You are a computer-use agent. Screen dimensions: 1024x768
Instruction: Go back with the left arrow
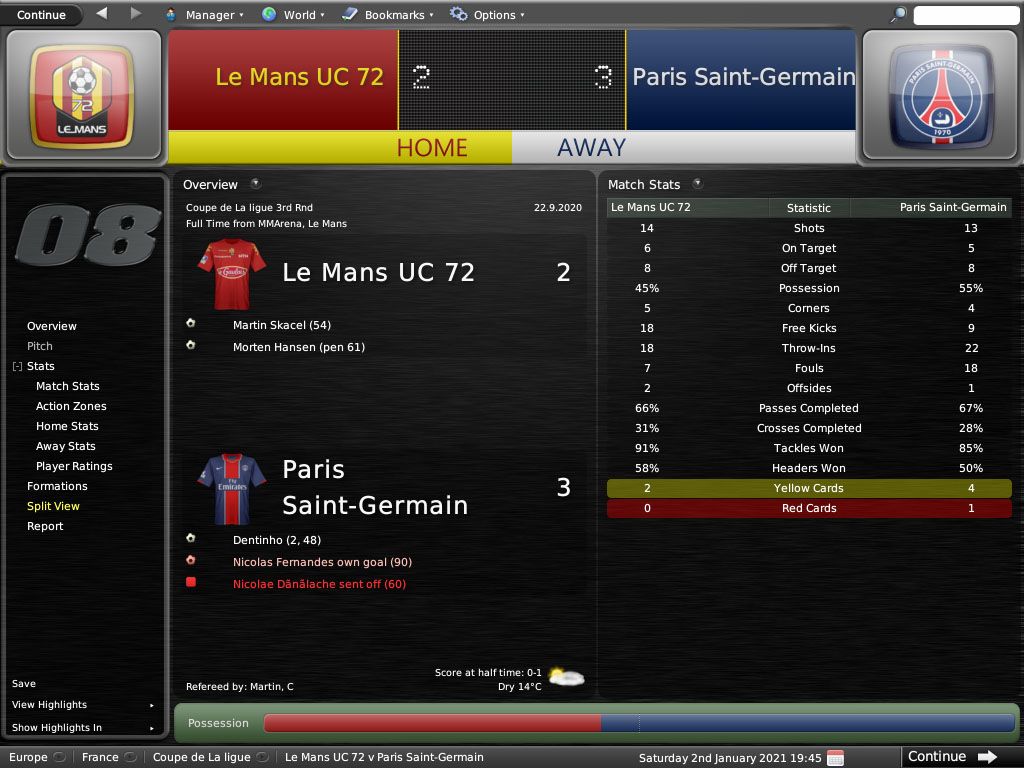pyautogui.click(x=102, y=14)
